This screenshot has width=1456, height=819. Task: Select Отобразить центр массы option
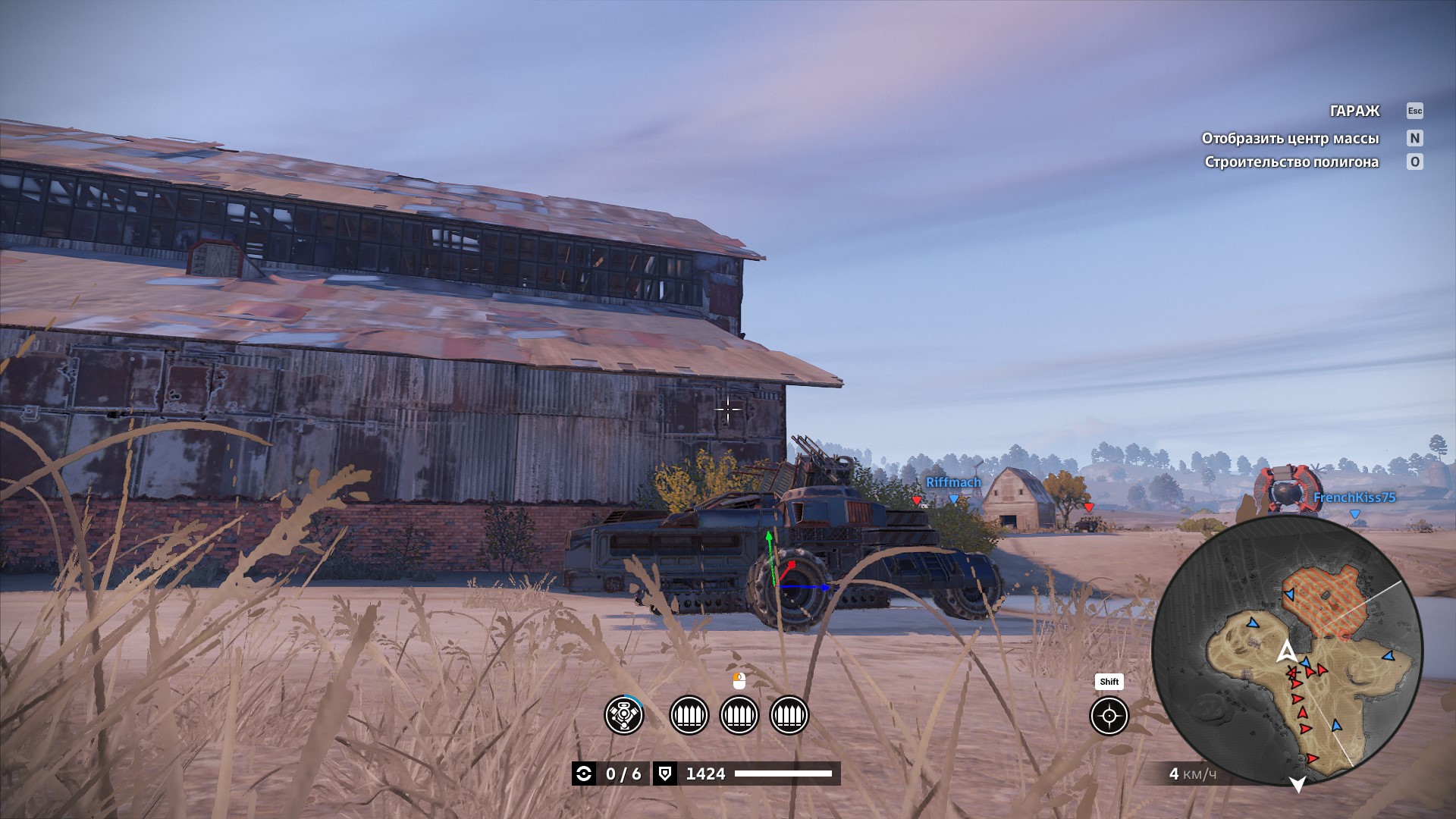pyautogui.click(x=1290, y=138)
